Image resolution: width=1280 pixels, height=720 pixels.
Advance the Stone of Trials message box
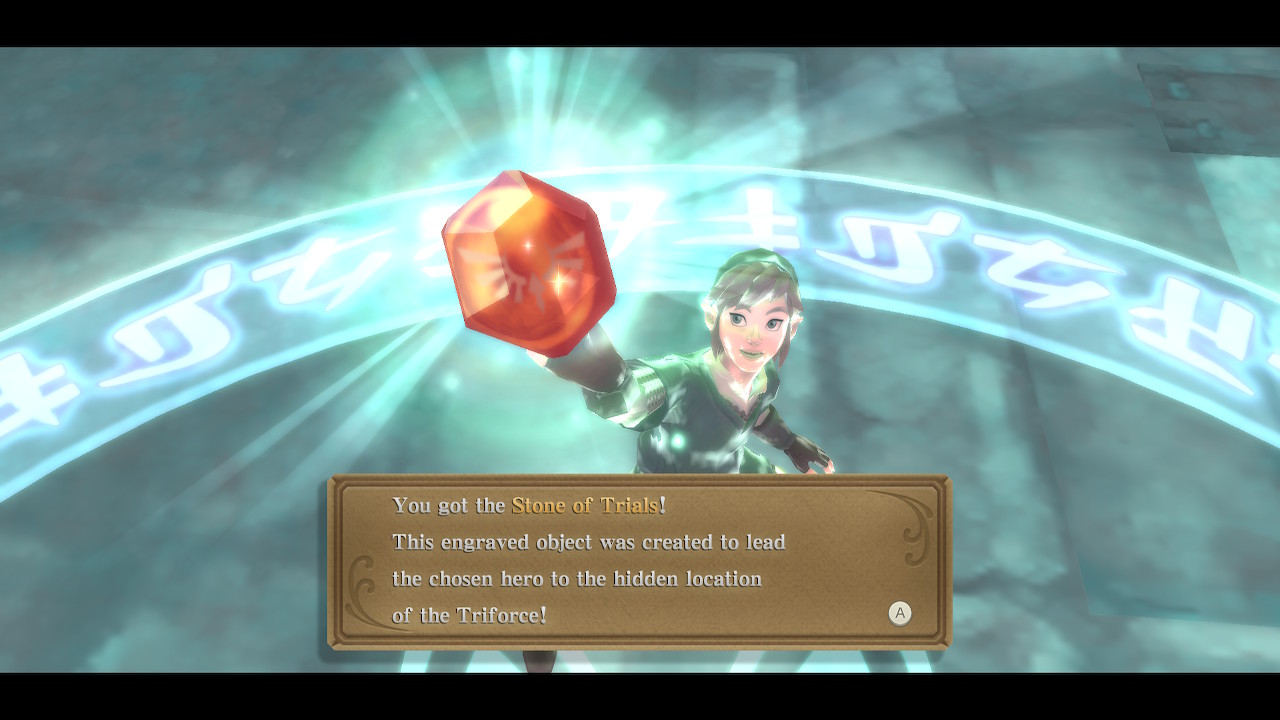[x=900, y=613]
